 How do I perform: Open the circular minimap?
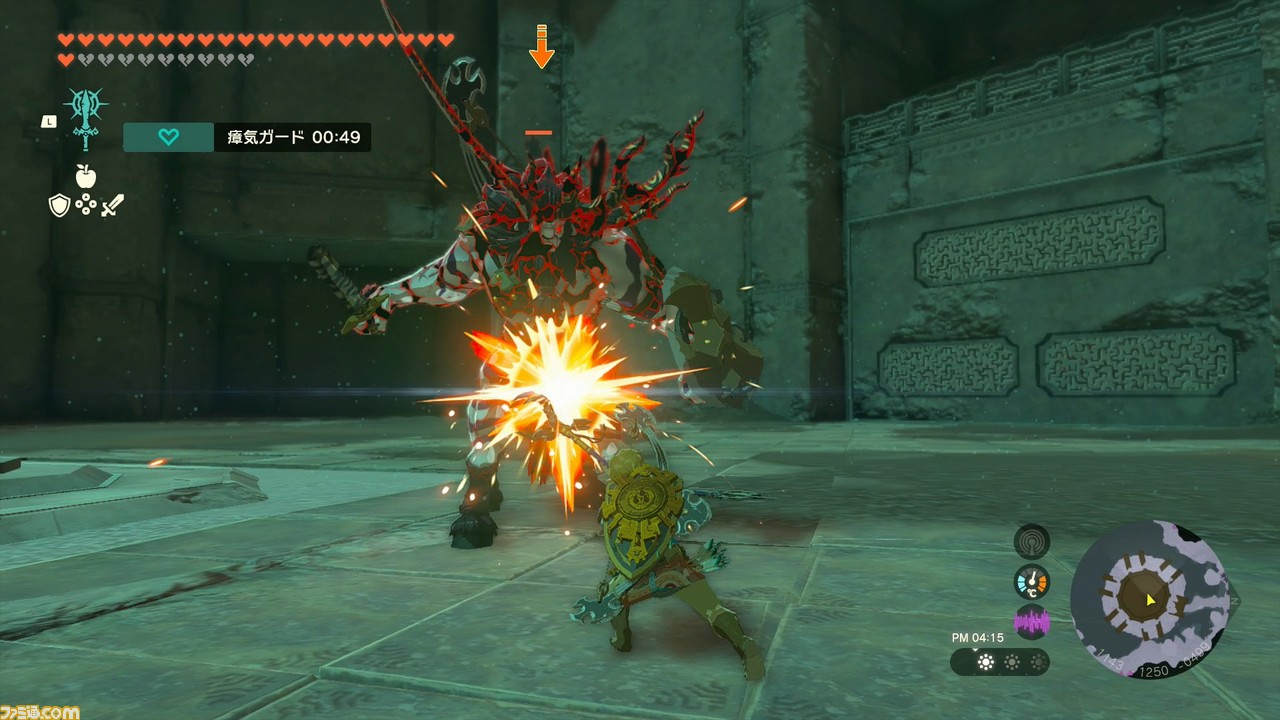(x=1149, y=599)
